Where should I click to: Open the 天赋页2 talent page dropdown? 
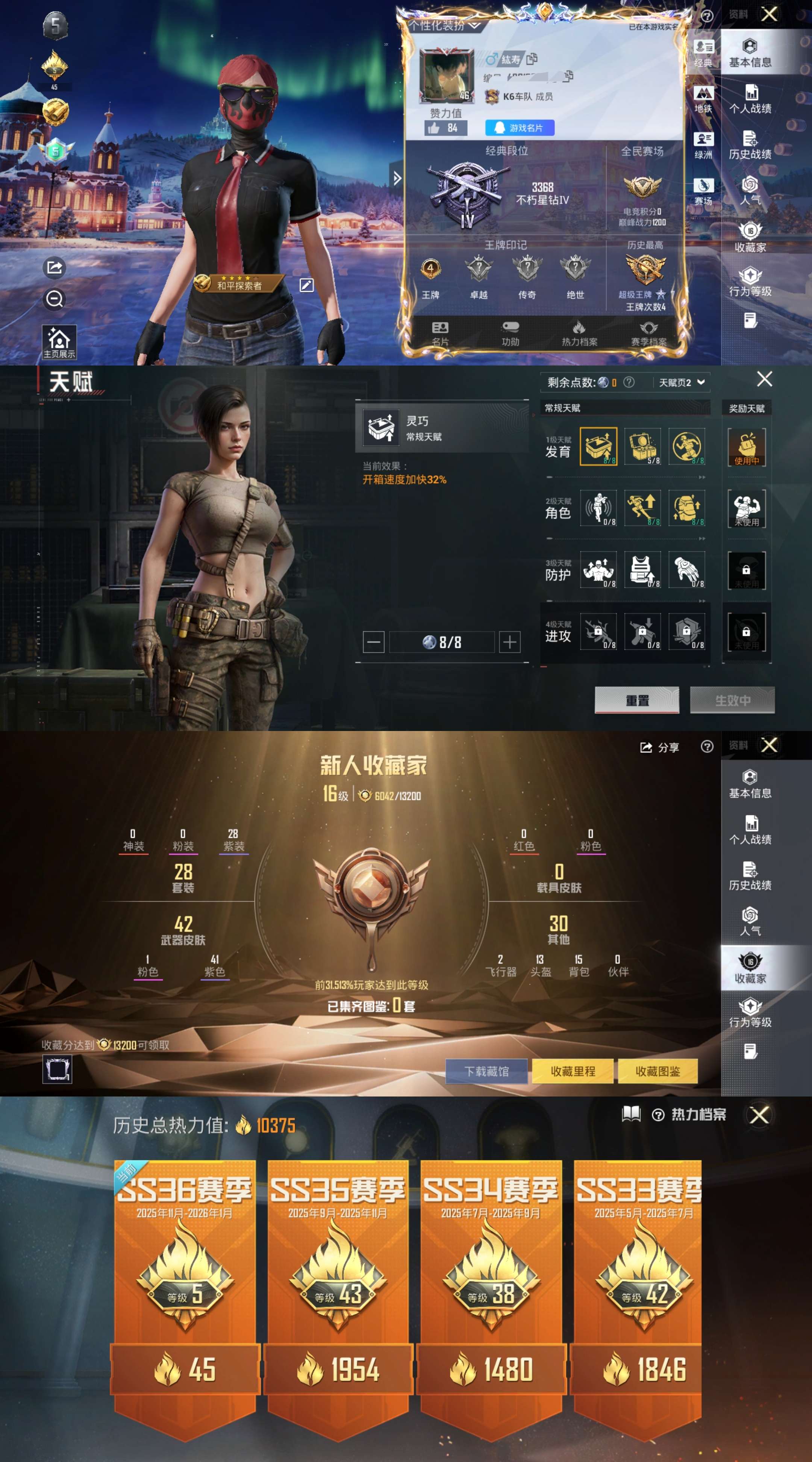(681, 382)
